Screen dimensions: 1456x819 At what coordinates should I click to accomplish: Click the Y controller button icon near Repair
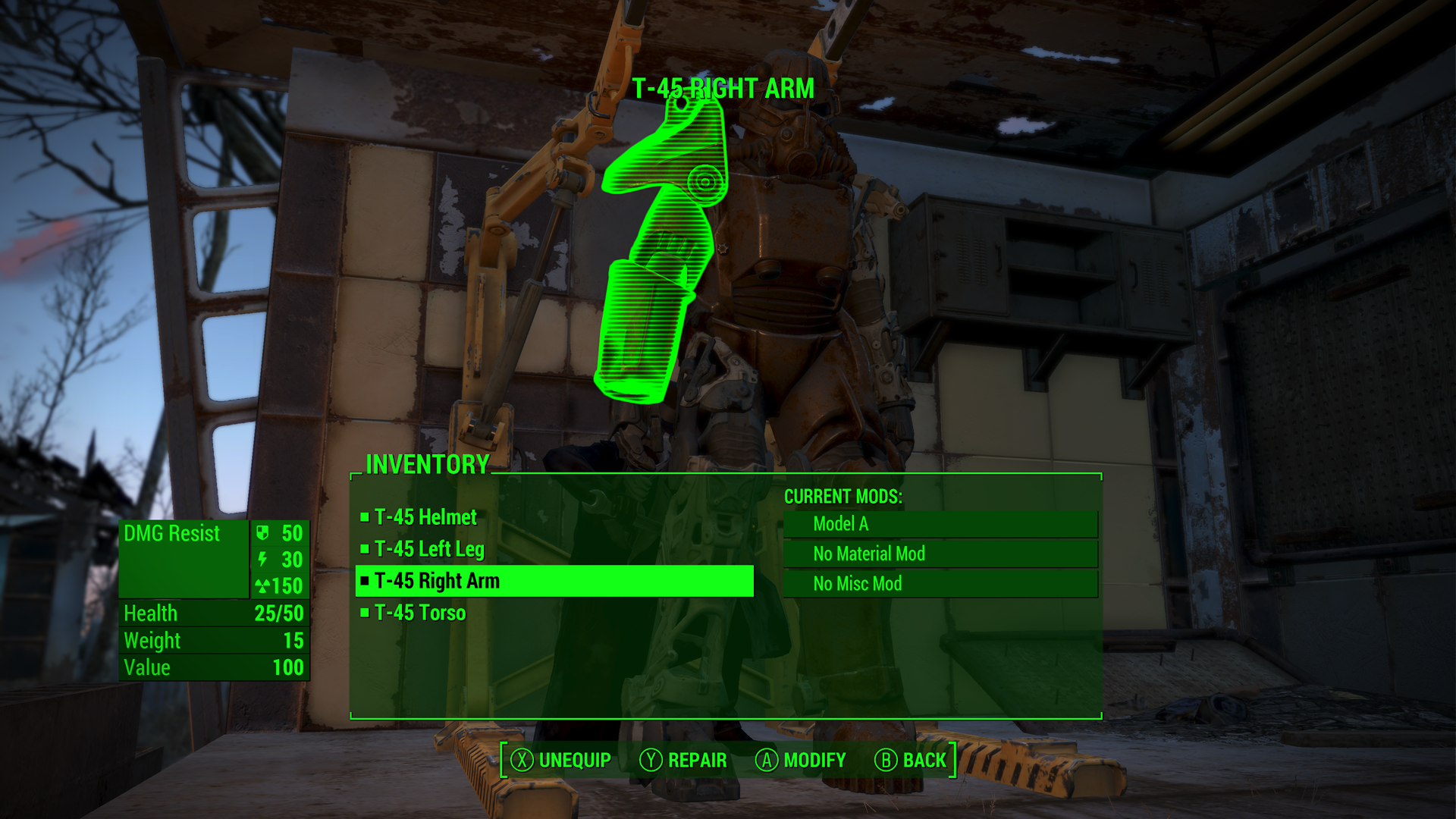tap(649, 760)
